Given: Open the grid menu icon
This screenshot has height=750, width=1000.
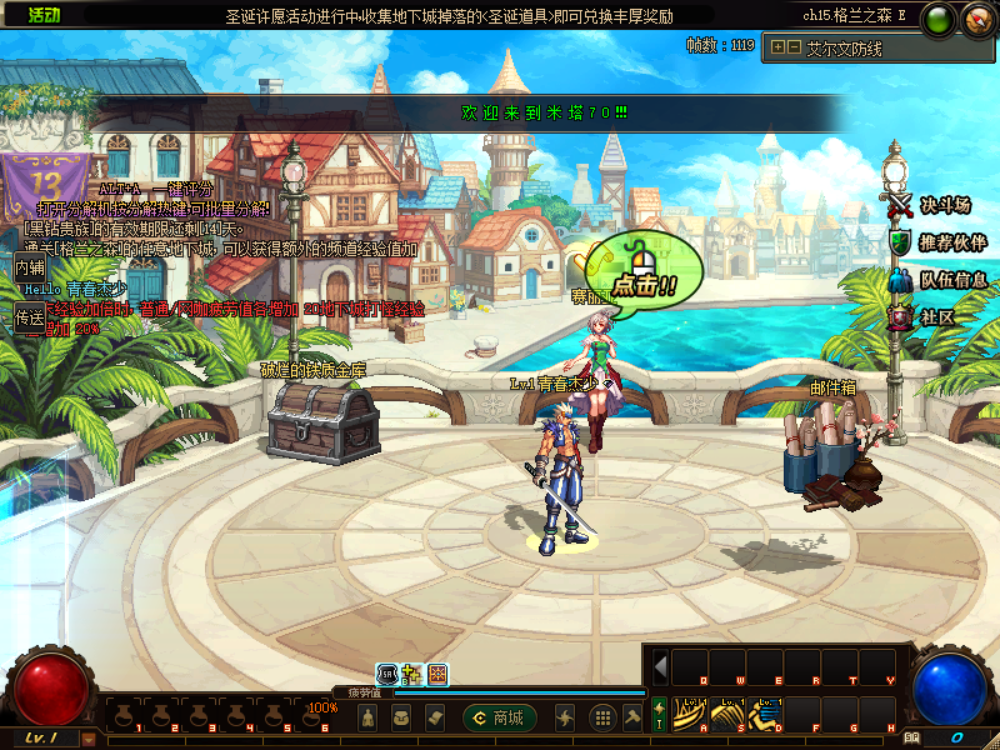Looking at the screenshot, I should click(x=602, y=717).
